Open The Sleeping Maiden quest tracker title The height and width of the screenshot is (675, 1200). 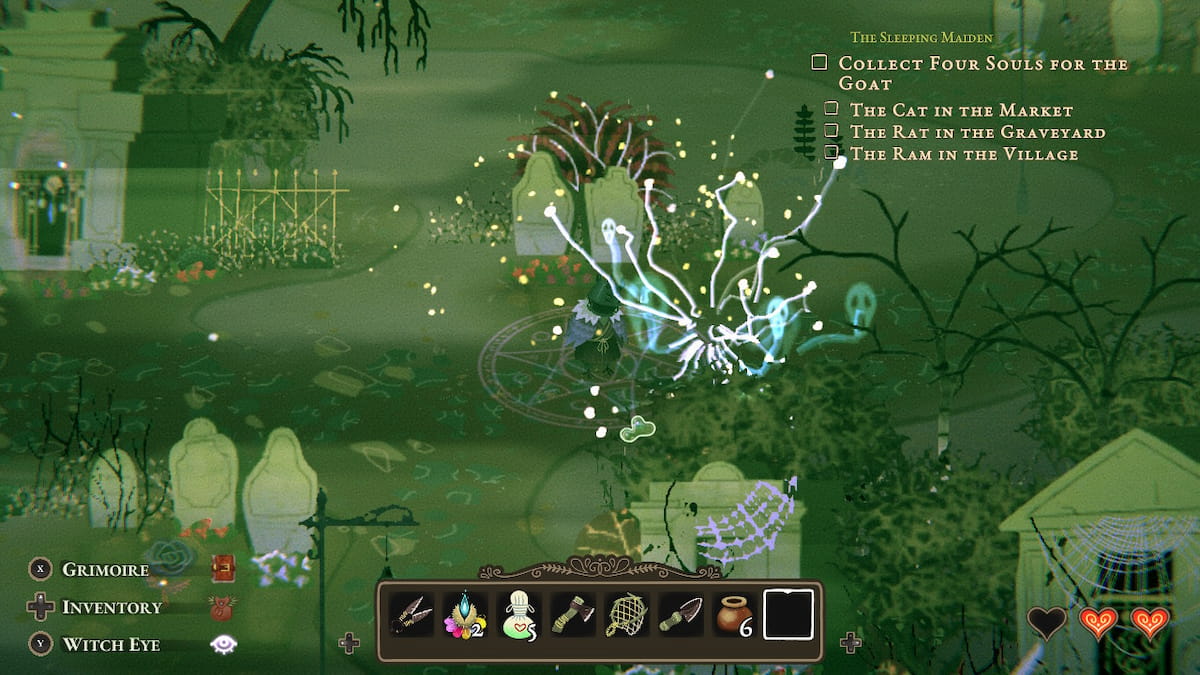(921, 38)
